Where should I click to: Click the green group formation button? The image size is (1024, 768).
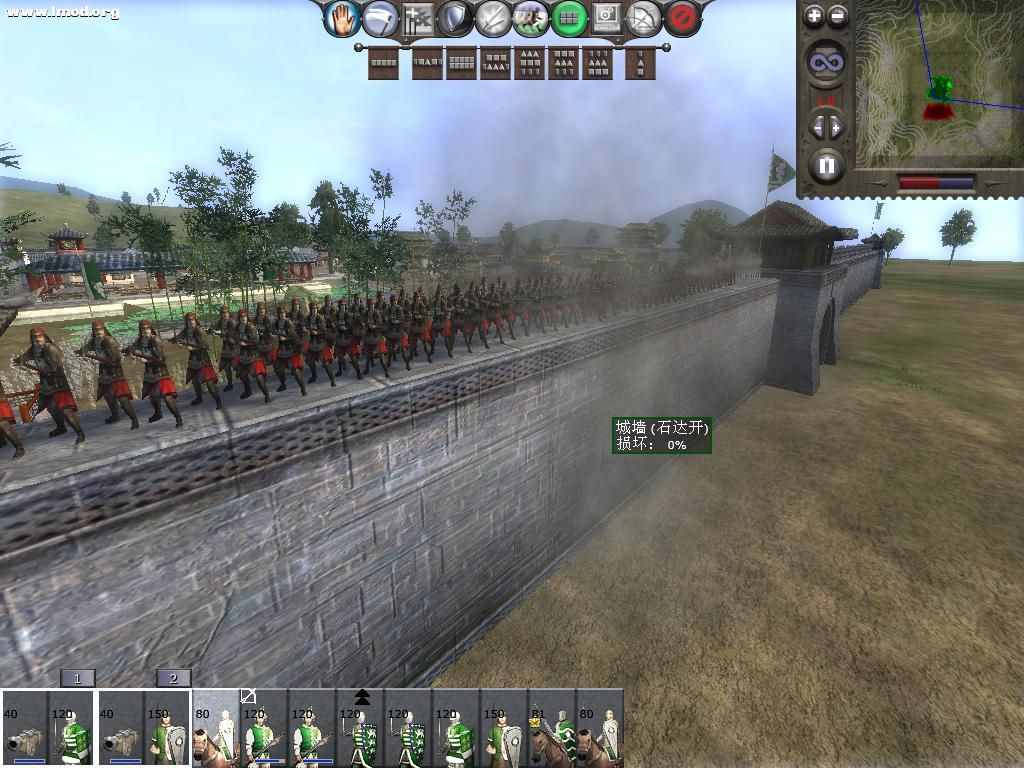coord(569,17)
